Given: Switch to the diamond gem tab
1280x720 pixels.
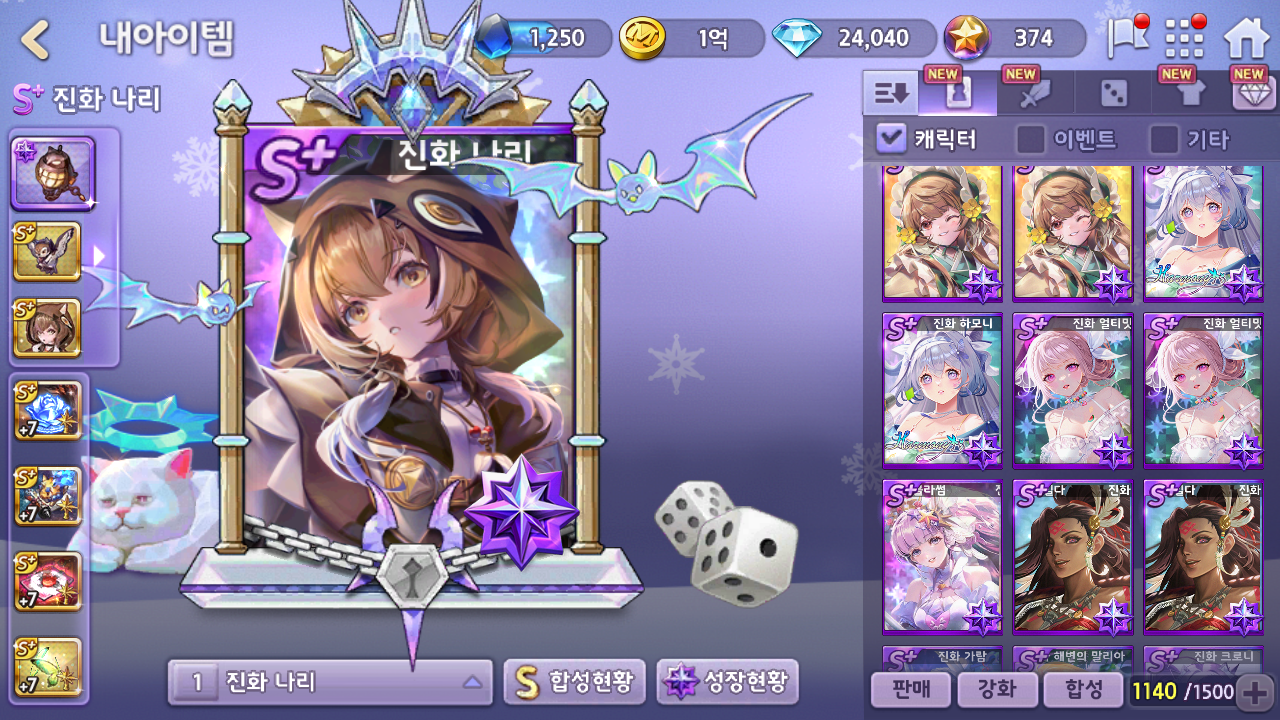Looking at the screenshot, I should [x=1254, y=94].
